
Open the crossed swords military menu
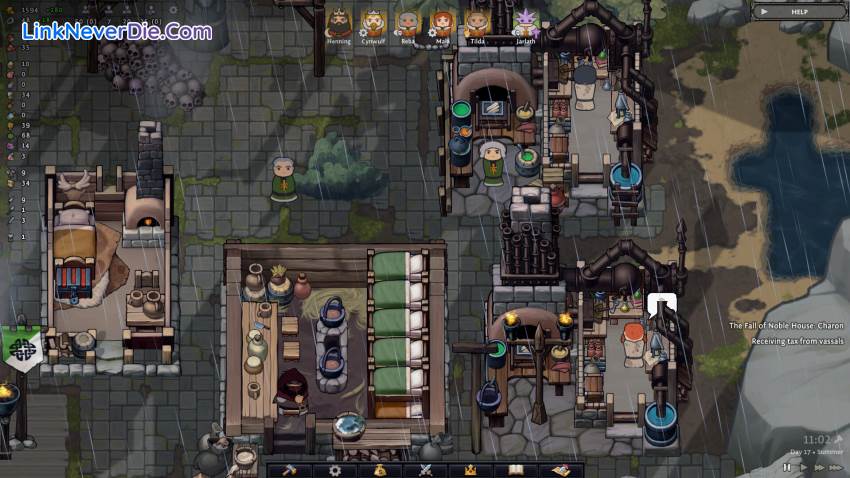coord(425,470)
